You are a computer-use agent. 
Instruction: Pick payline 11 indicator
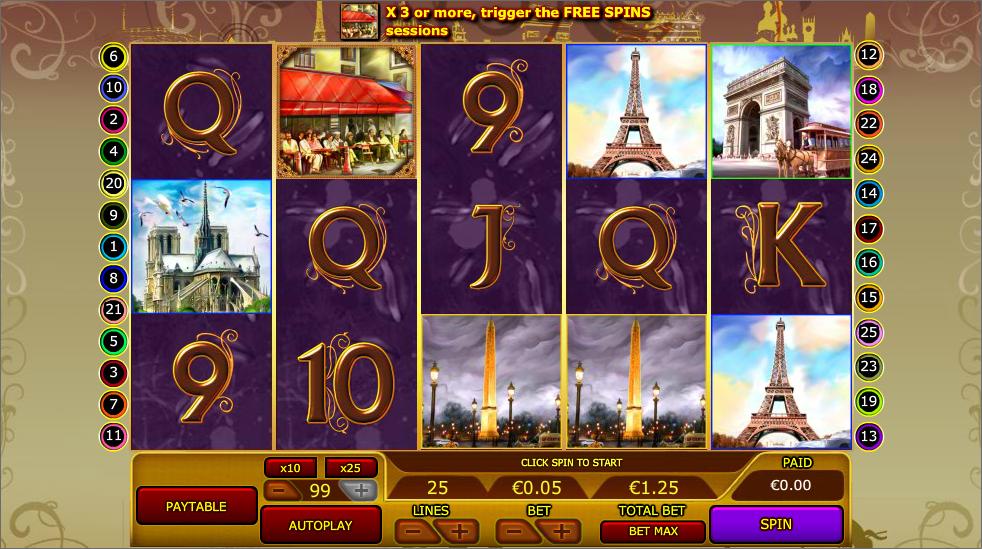(113, 436)
